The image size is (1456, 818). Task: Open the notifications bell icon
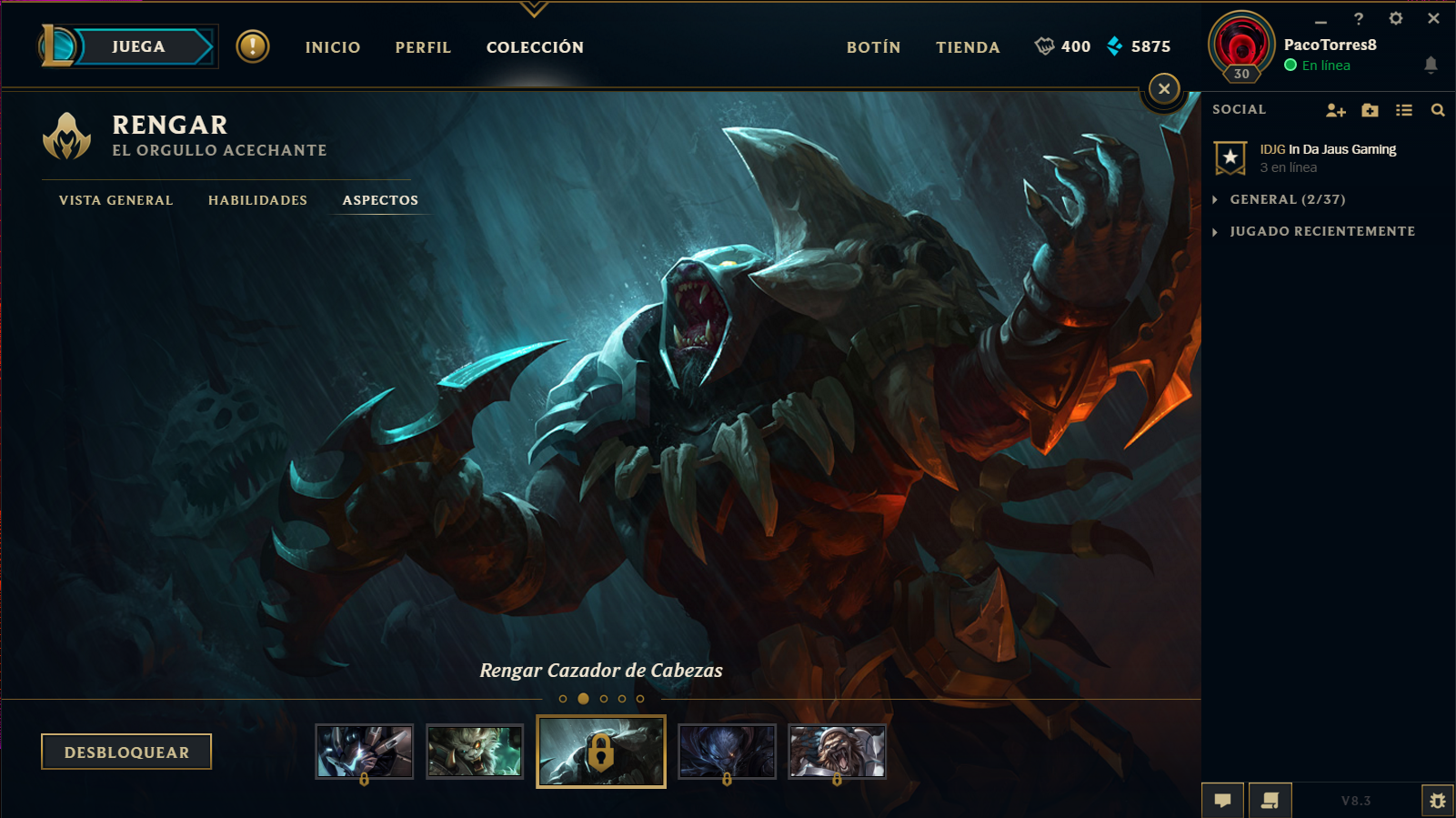(x=1432, y=65)
